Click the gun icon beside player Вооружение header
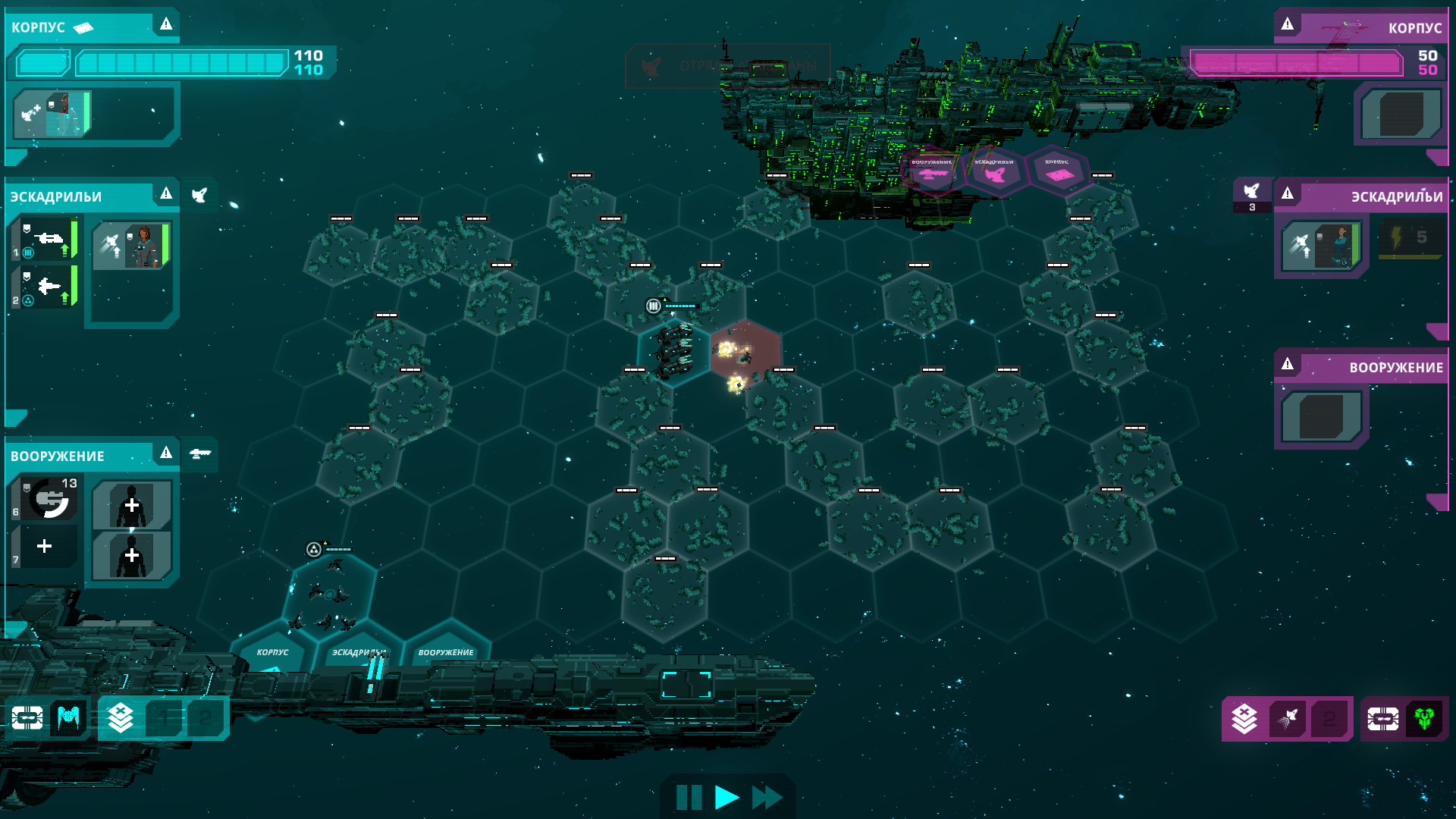This screenshot has height=819, width=1456. click(x=200, y=453)
